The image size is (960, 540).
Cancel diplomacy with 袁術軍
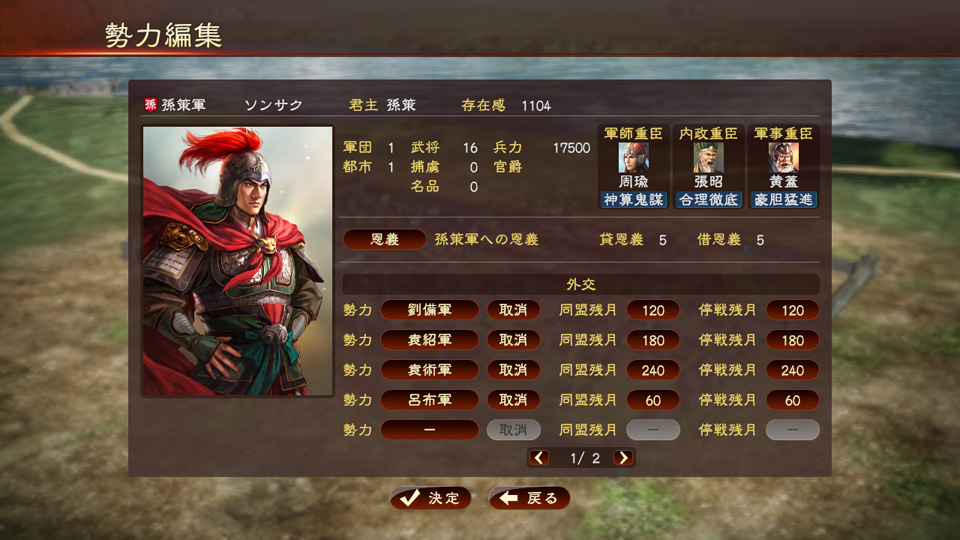513,370
